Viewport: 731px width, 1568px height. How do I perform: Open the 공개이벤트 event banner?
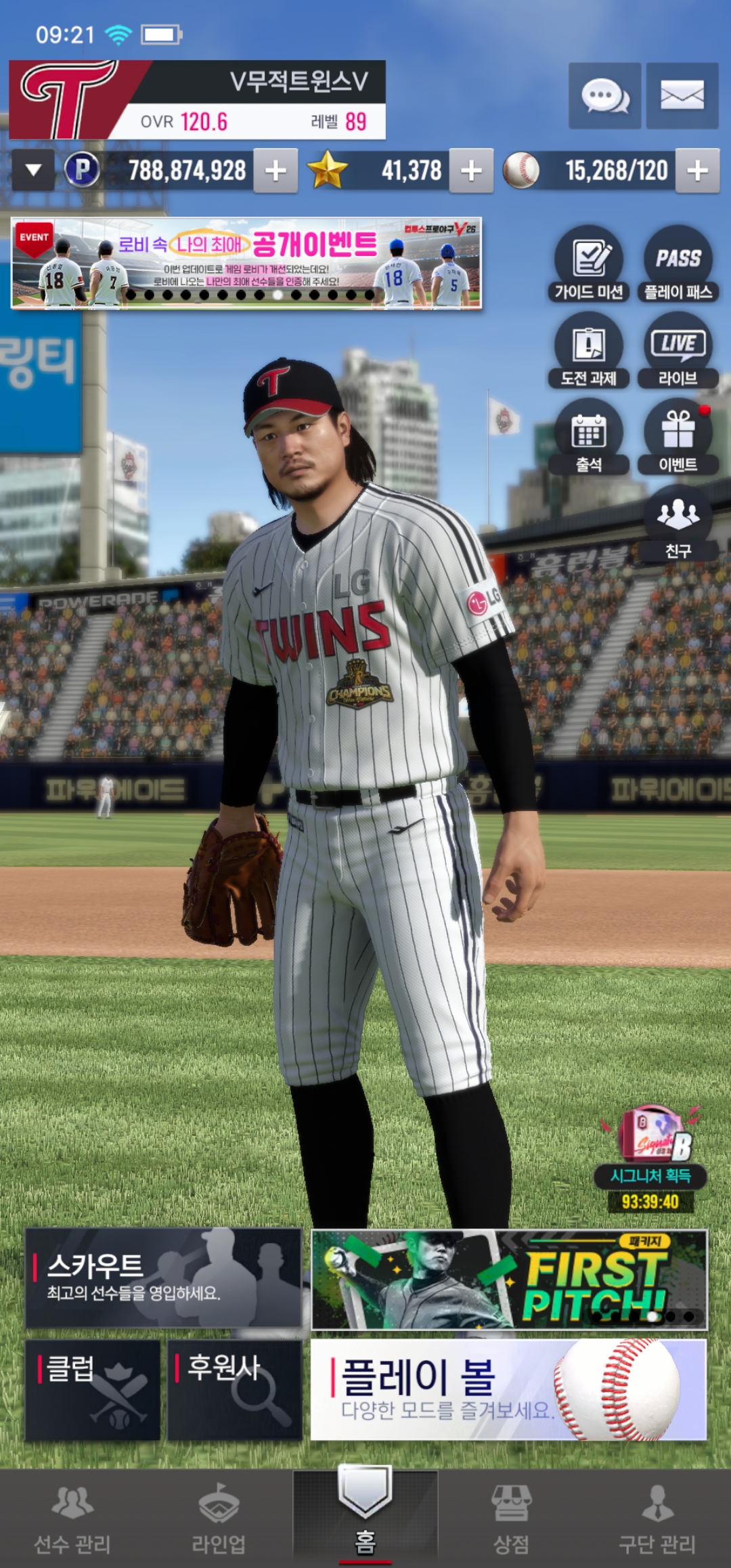point(246,263)
